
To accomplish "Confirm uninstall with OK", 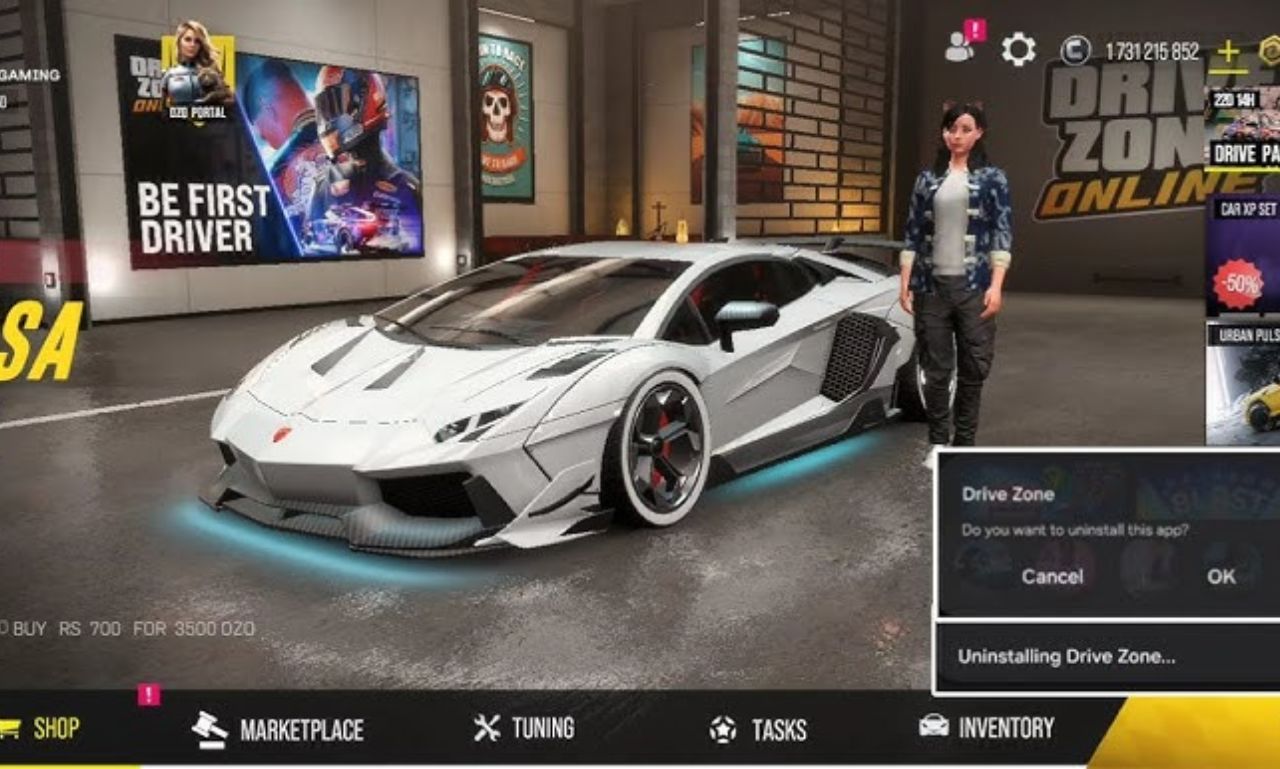I will 1221,576.
